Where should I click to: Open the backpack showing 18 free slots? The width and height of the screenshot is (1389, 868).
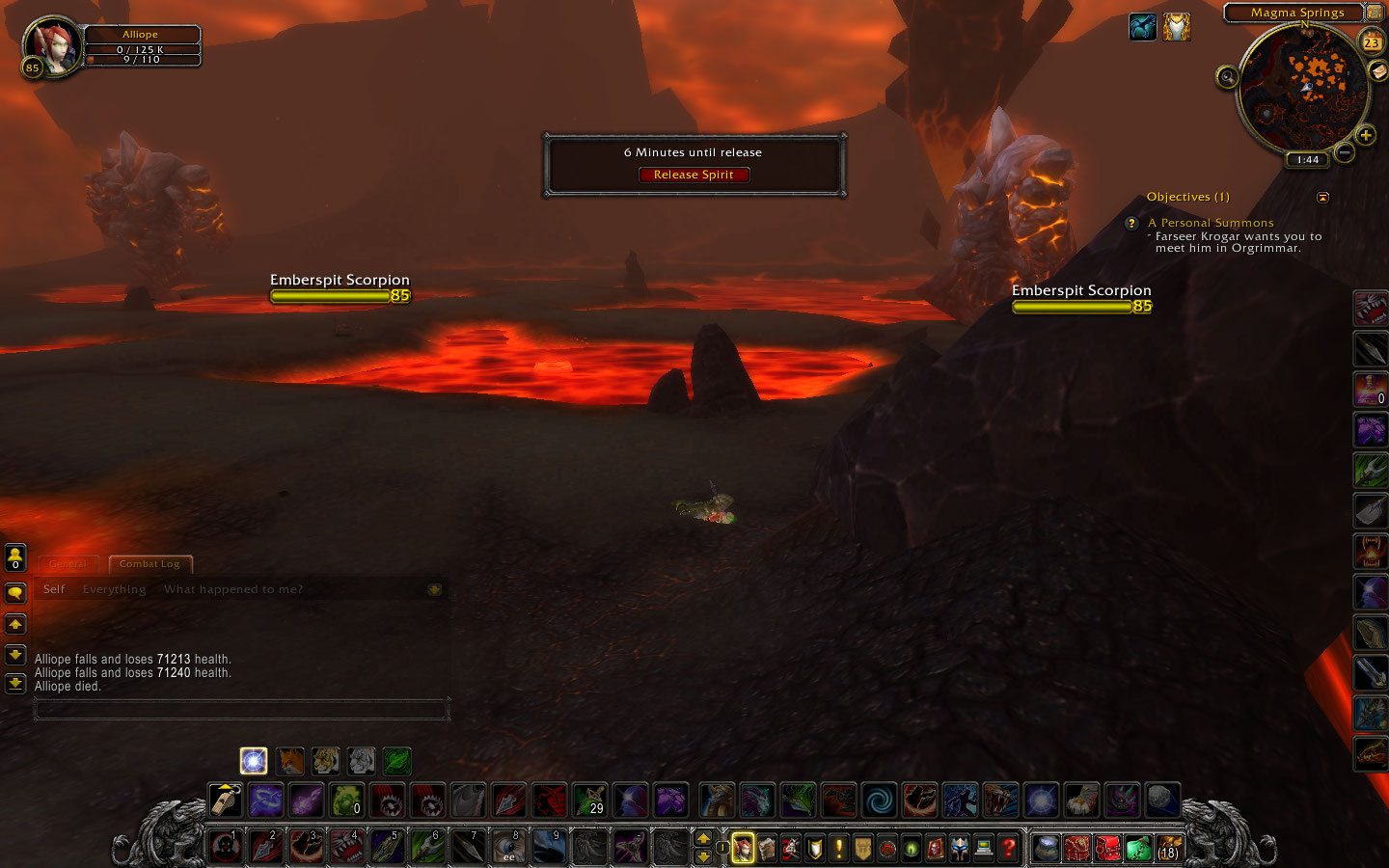[x=1168, y=848]
